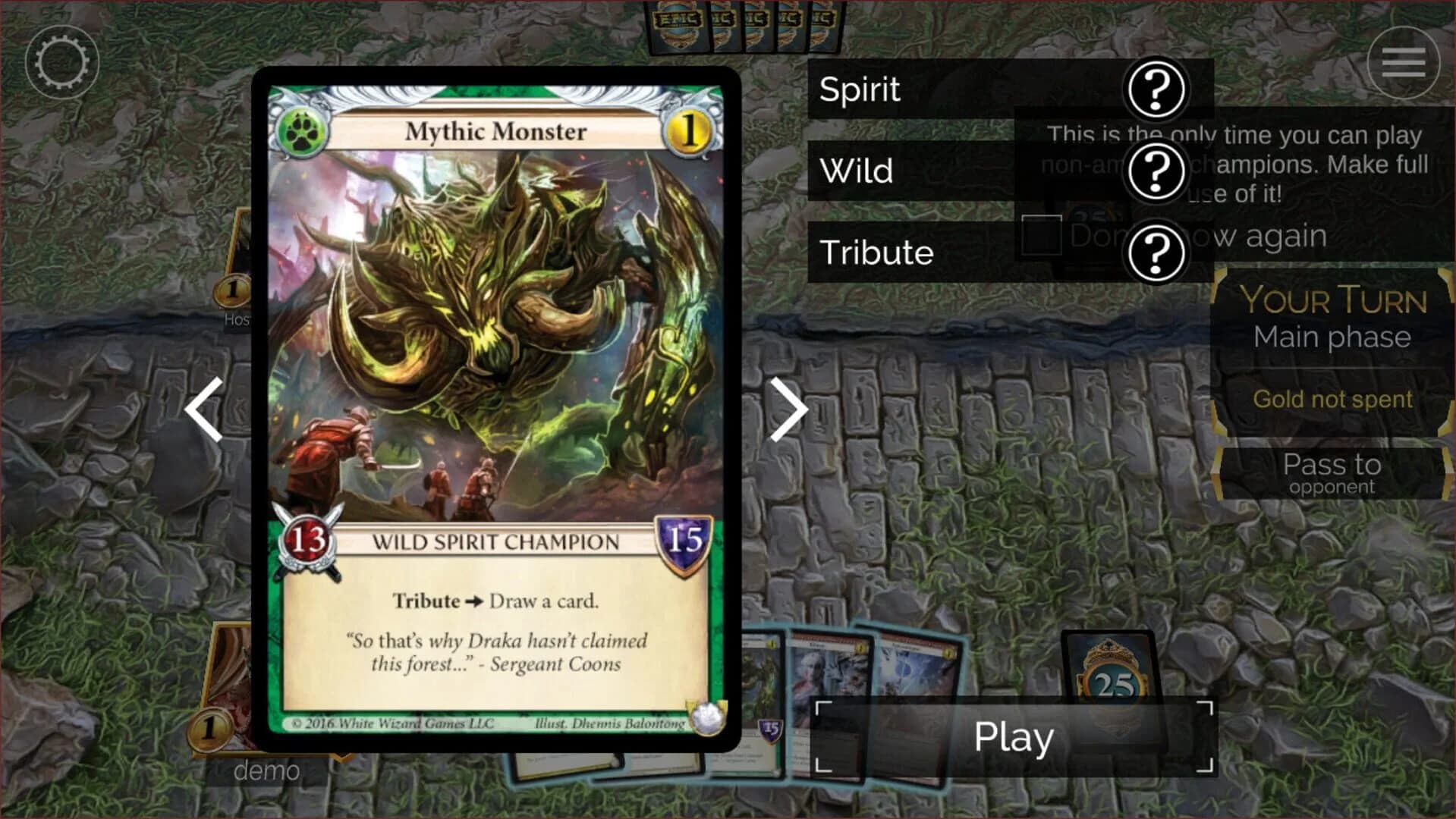The width and height of the screenshot is (1456, 819).
Task: Click the green Wild faction paw icon
Action: pyautogui.click(x=302, y=132)
